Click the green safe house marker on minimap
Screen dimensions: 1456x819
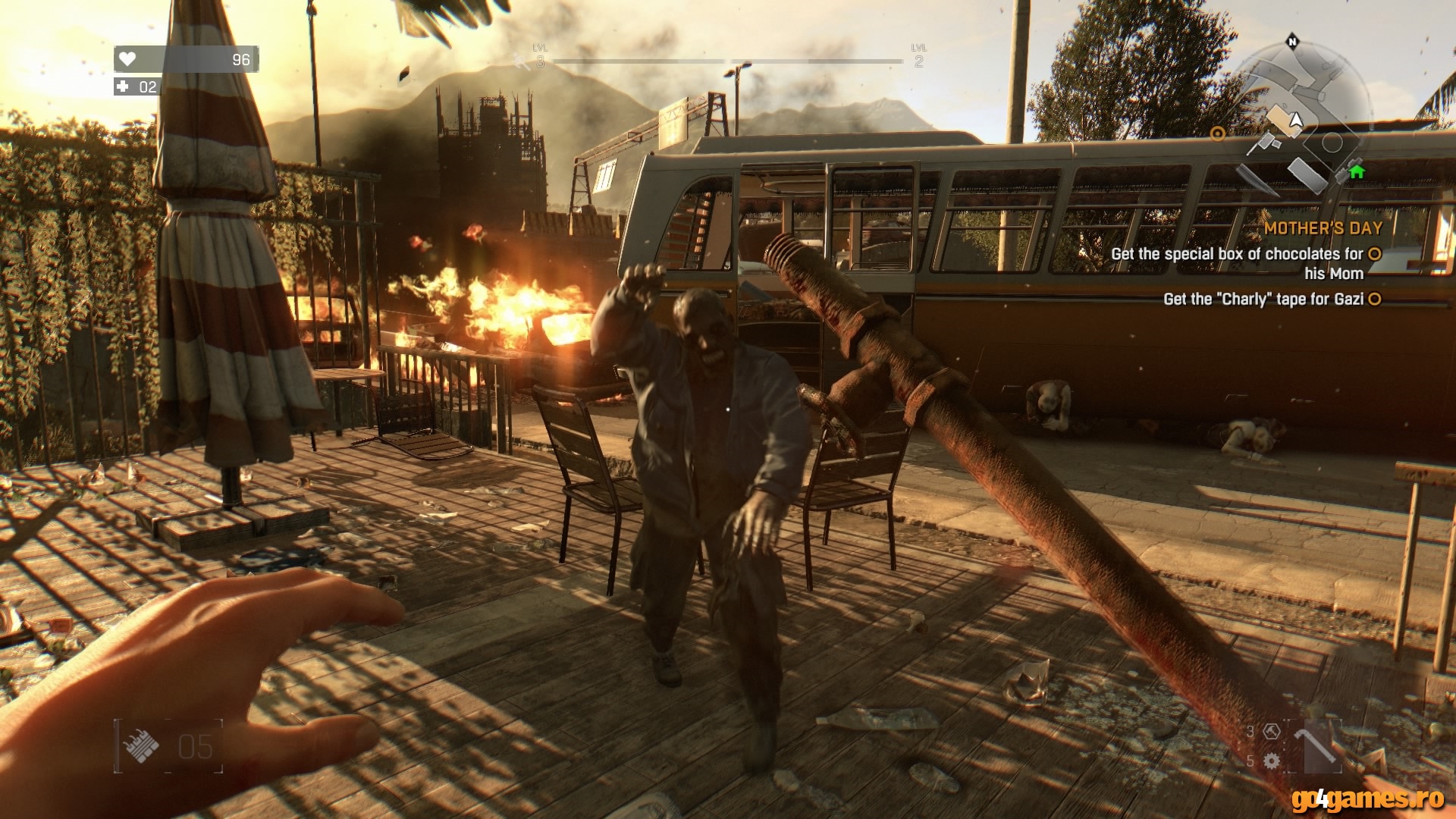pyautogui.click(x=1357, y=171)
